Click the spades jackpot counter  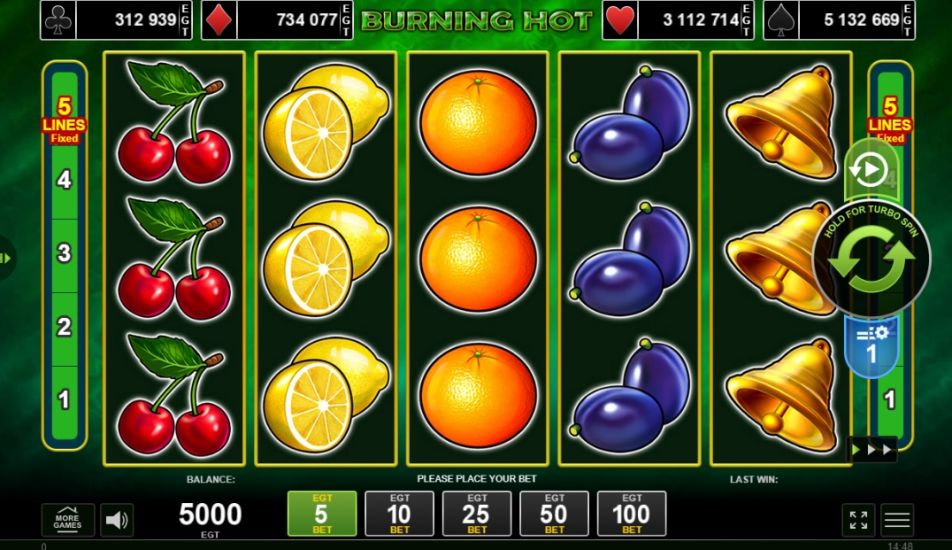click(x=838, y=20)
